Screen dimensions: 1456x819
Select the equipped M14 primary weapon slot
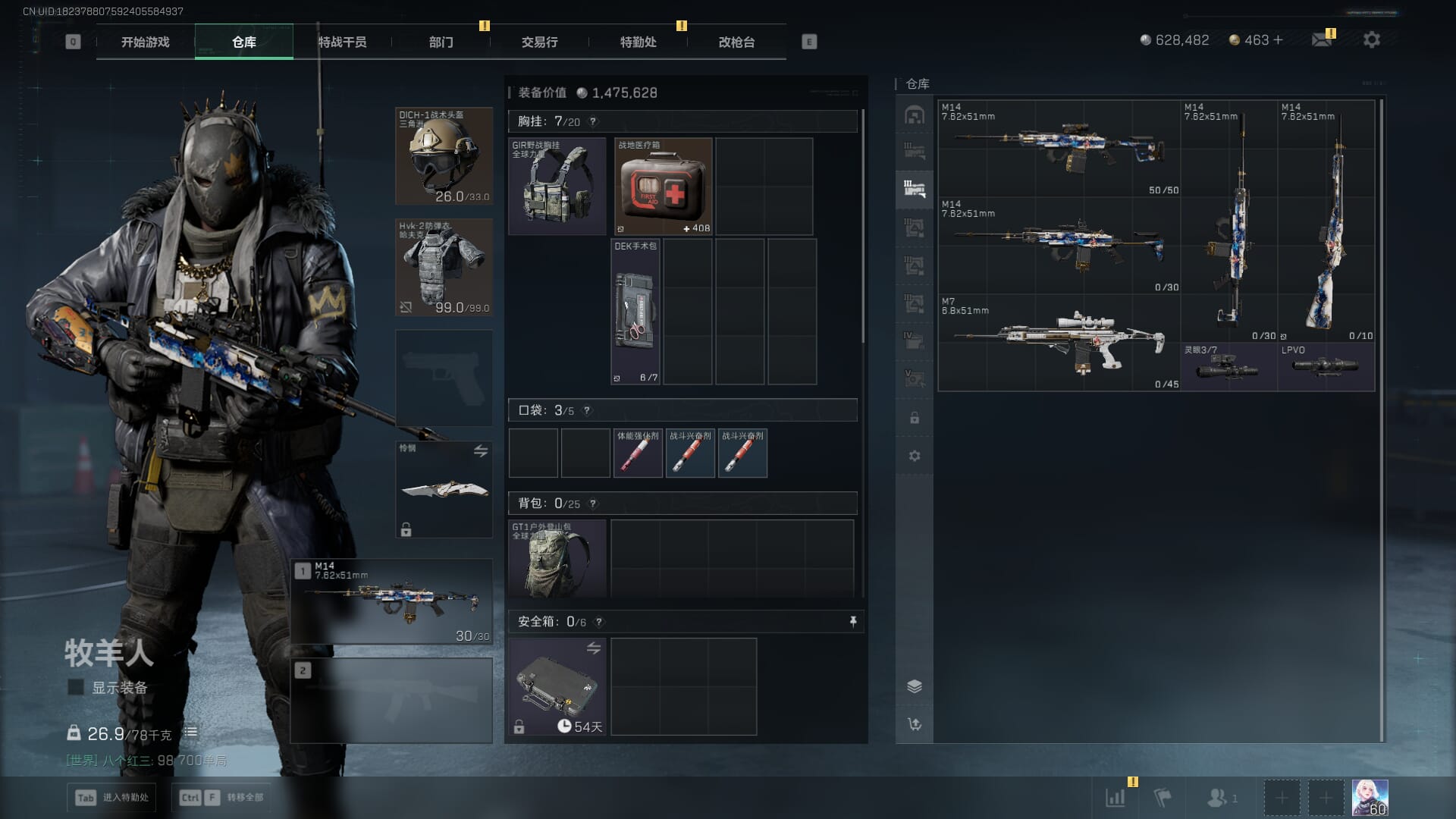pos(392,601)
